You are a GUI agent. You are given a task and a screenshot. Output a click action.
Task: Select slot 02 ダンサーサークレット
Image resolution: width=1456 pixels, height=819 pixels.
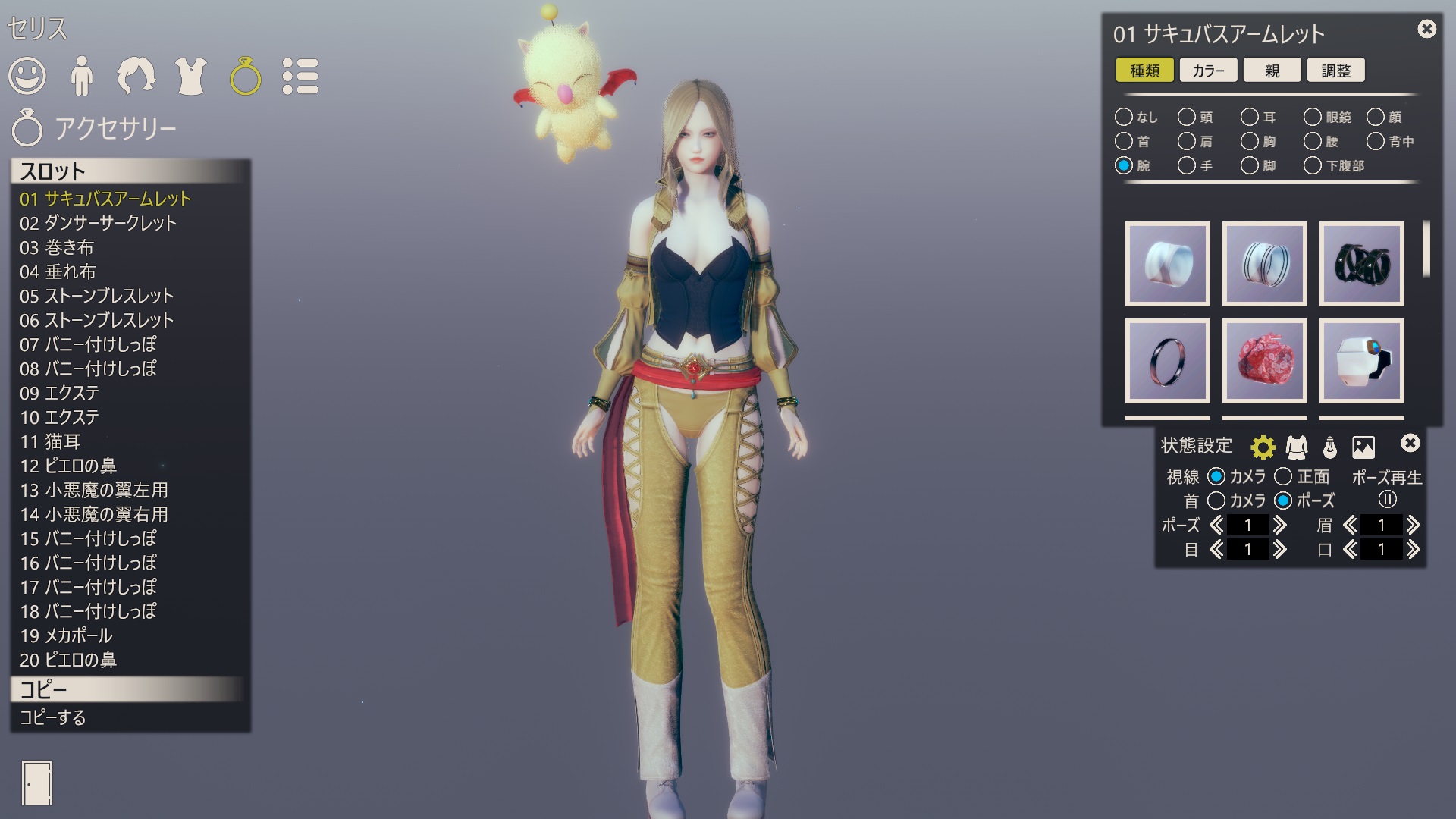point(99,223)
